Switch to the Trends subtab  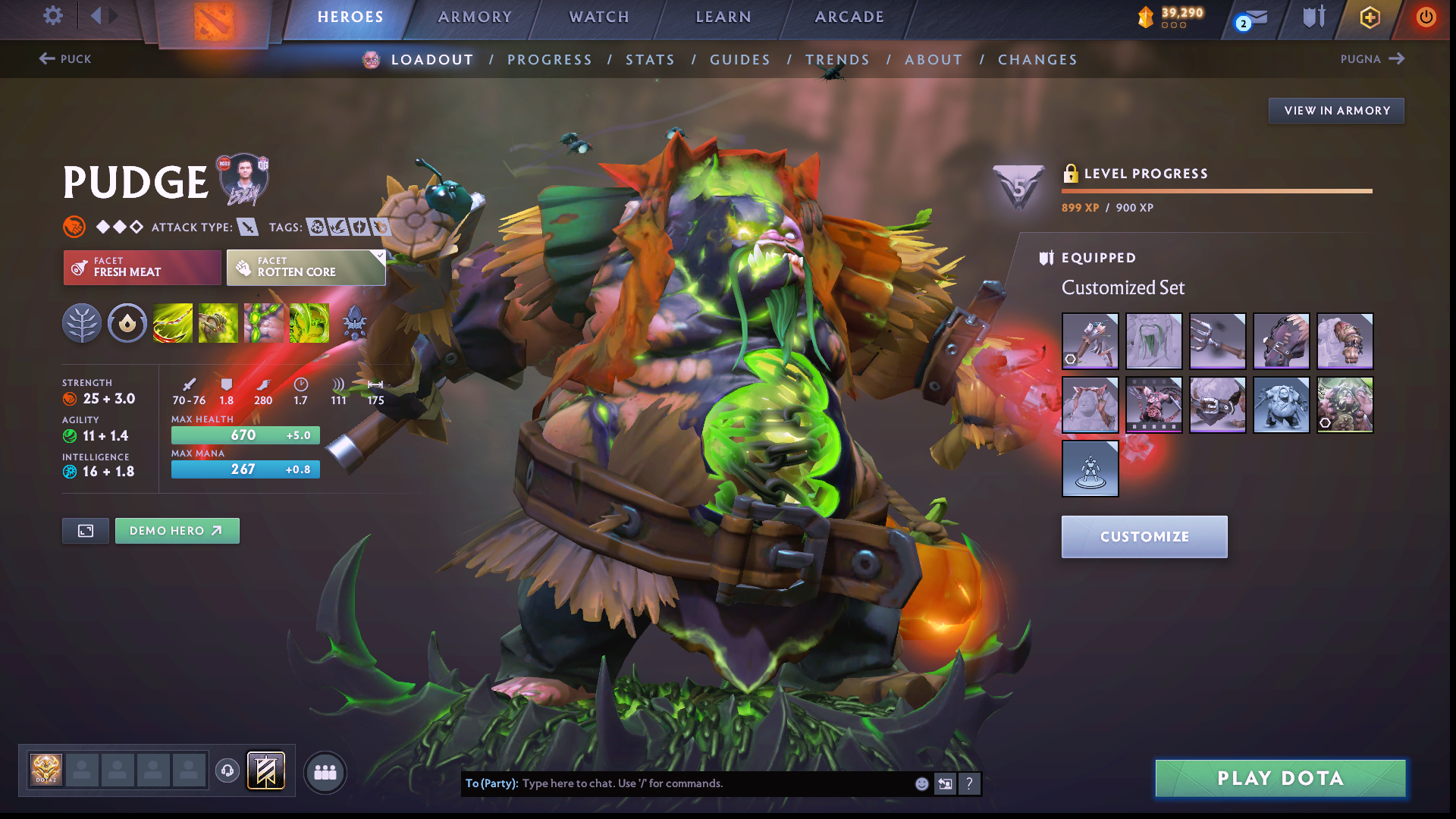837,60
